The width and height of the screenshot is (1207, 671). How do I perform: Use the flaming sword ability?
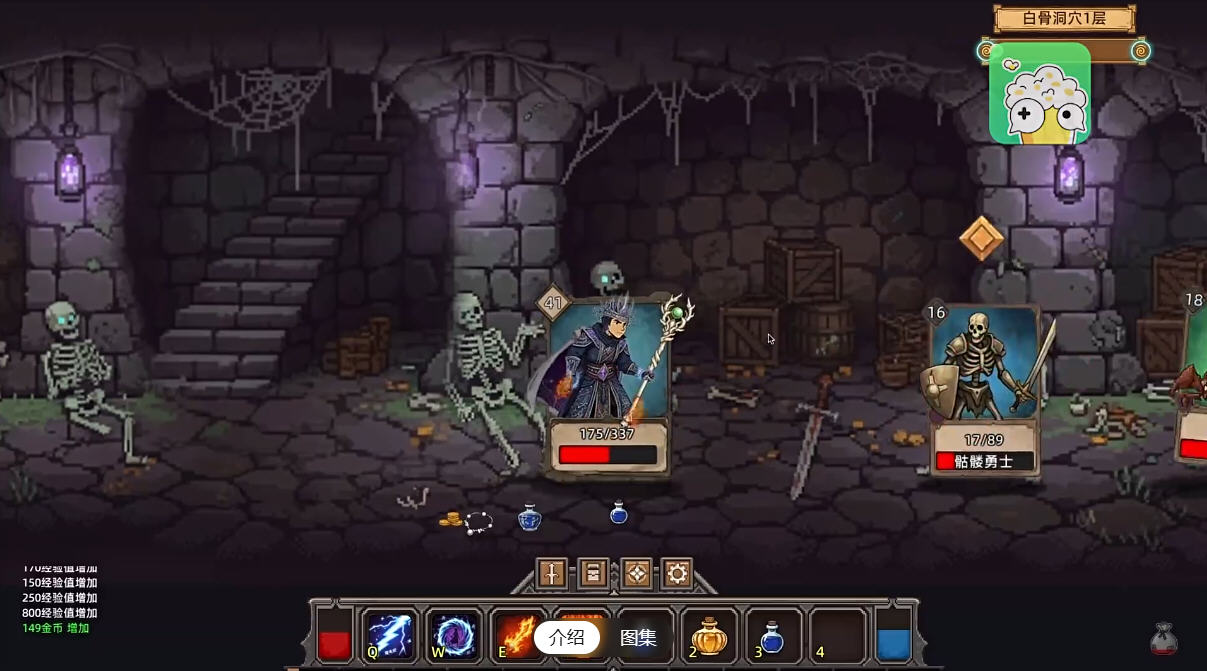[516, 635]
